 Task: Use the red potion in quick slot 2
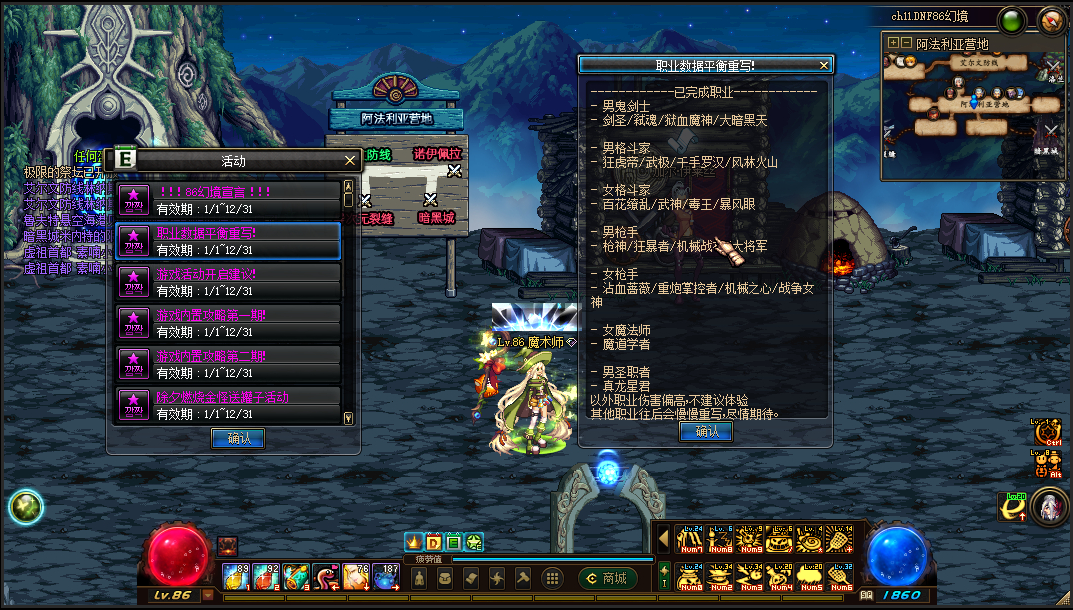(266, 577)
